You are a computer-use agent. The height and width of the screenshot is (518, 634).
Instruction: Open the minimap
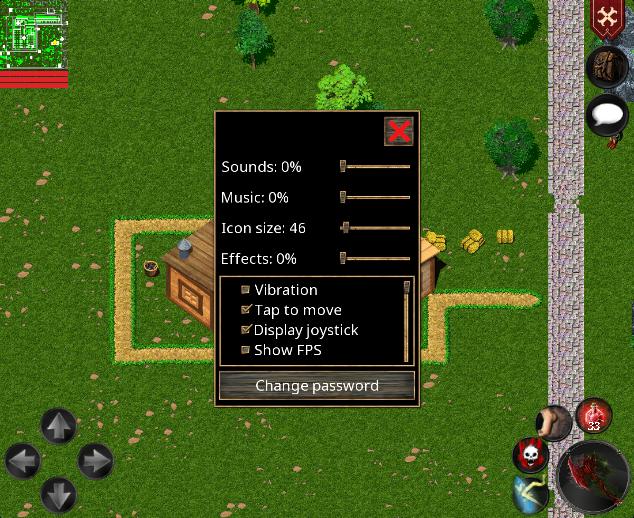pyautogui.click(x=33, y=34)
